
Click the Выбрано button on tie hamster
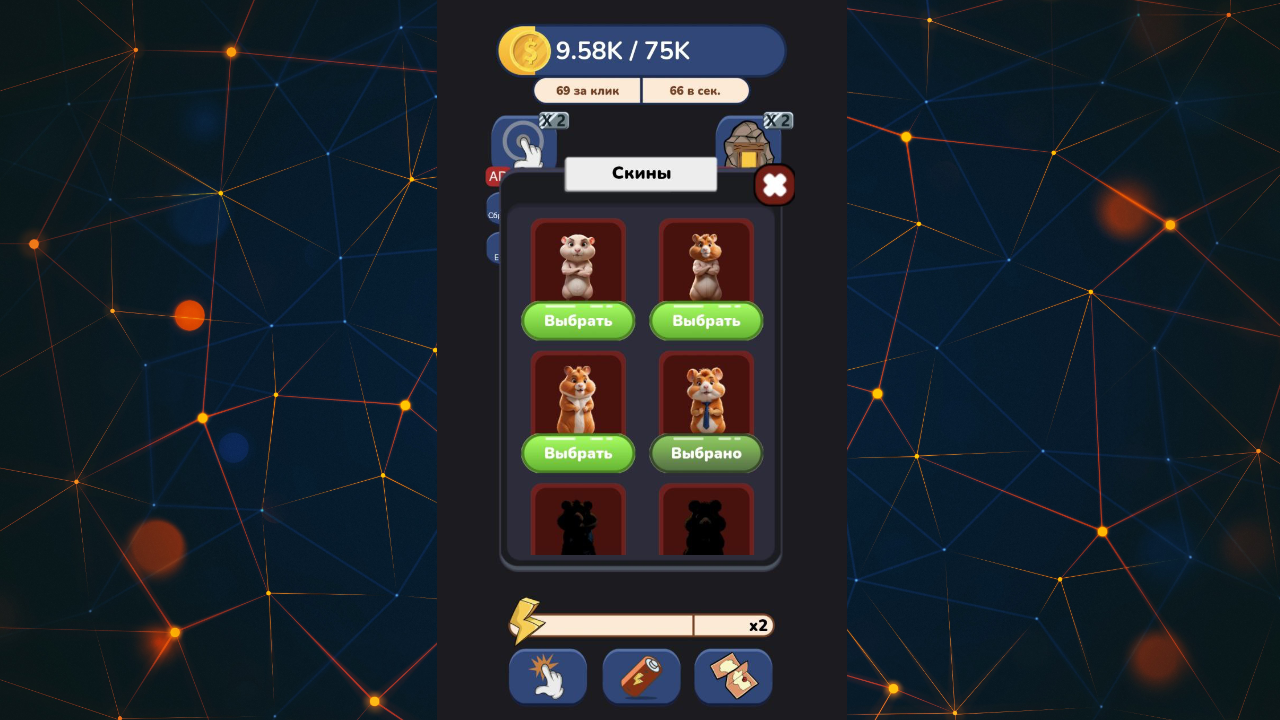707,453
